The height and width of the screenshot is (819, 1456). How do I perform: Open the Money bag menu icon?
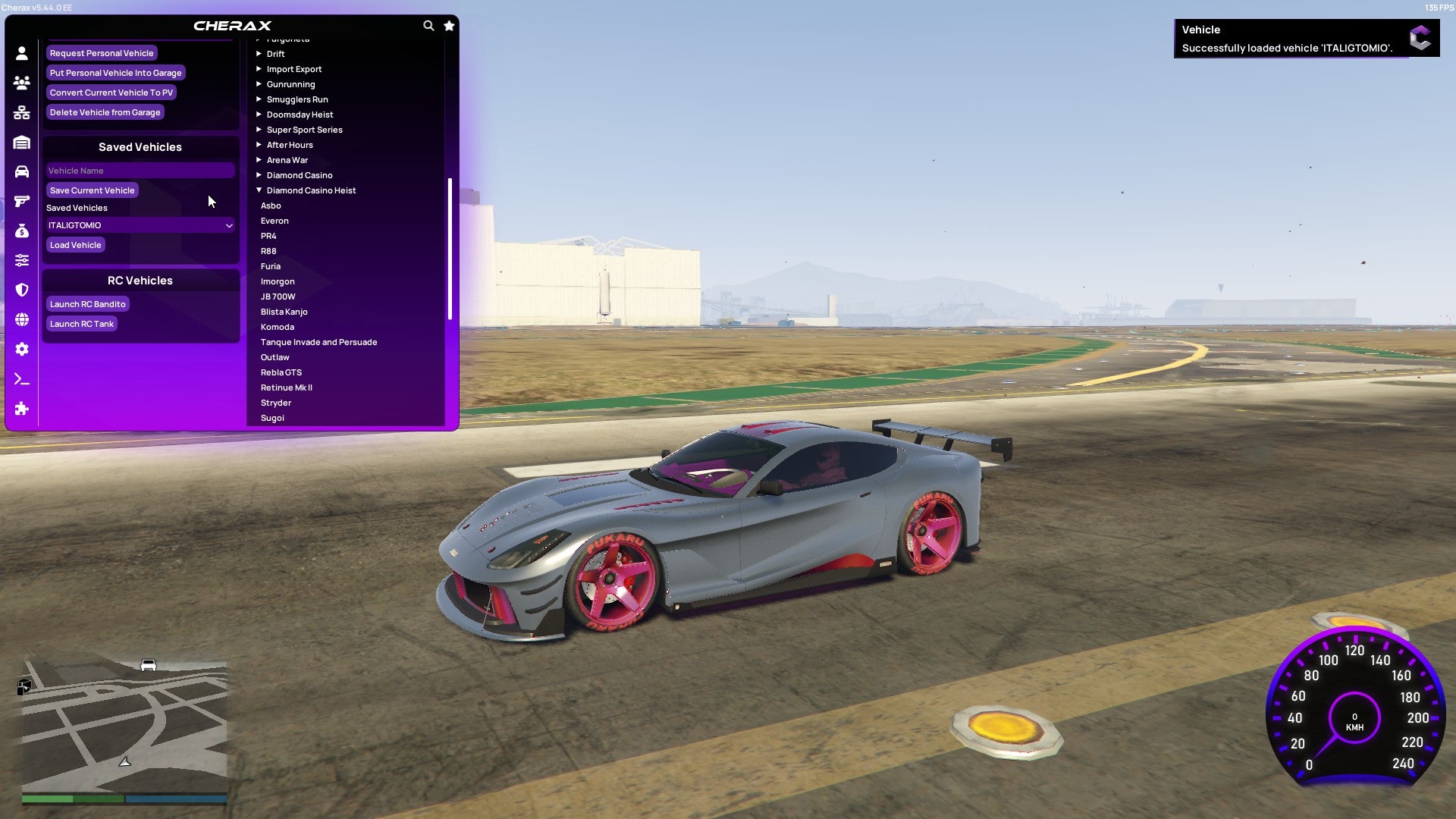click(x=22, y=231)
